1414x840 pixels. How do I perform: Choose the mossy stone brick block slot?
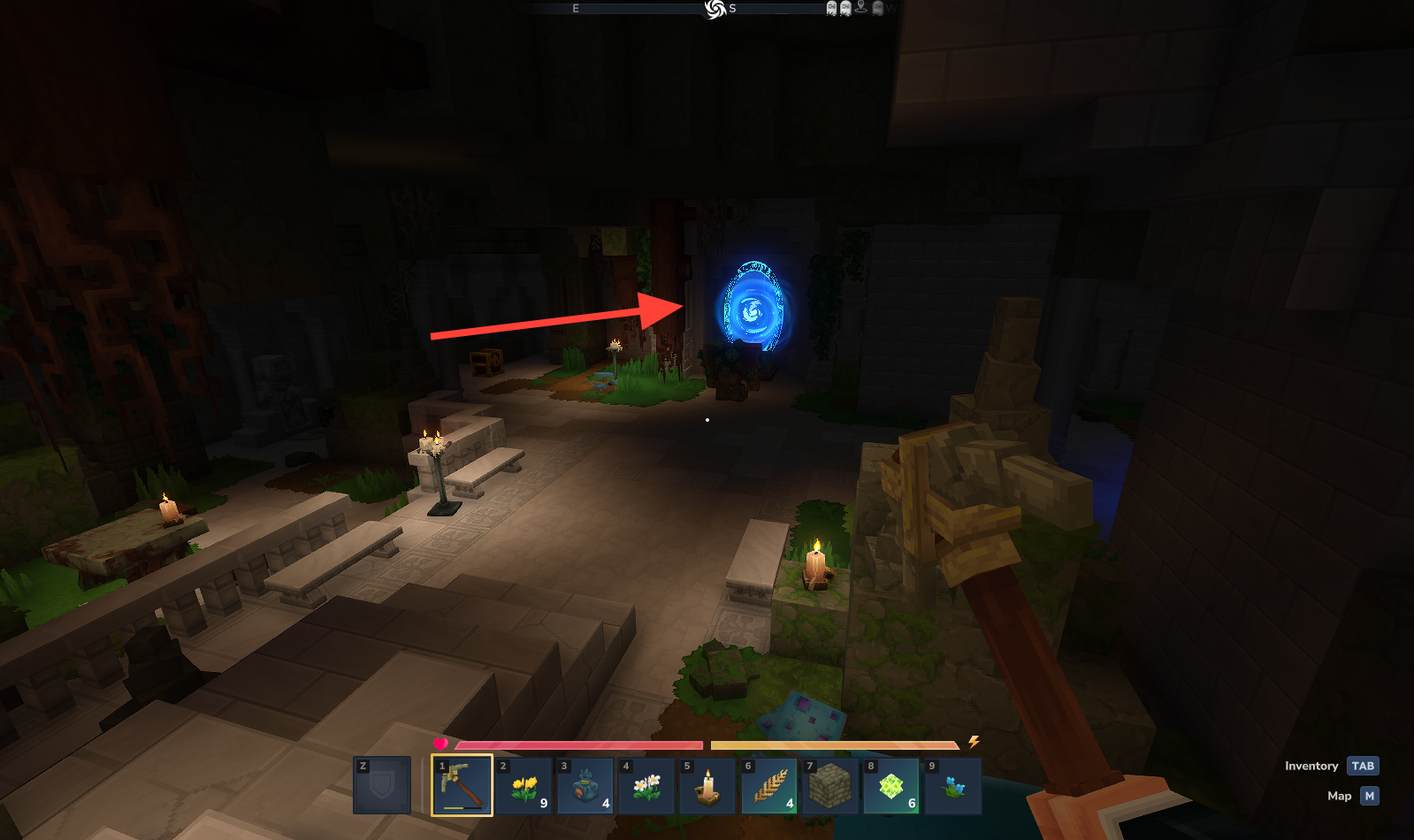click(830, 785)
